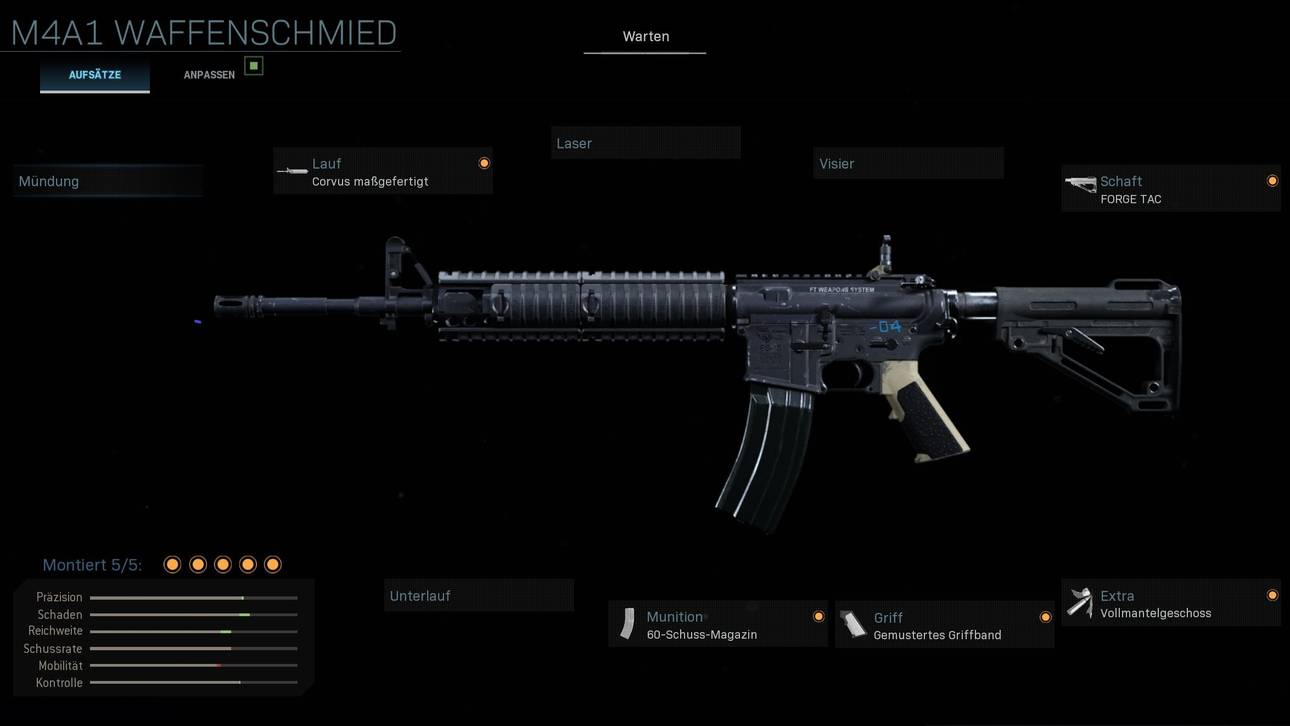Select the ammo icon in the Extra slot
1290x726 pixels.
pyautogui.click(x=1080, y=600)
